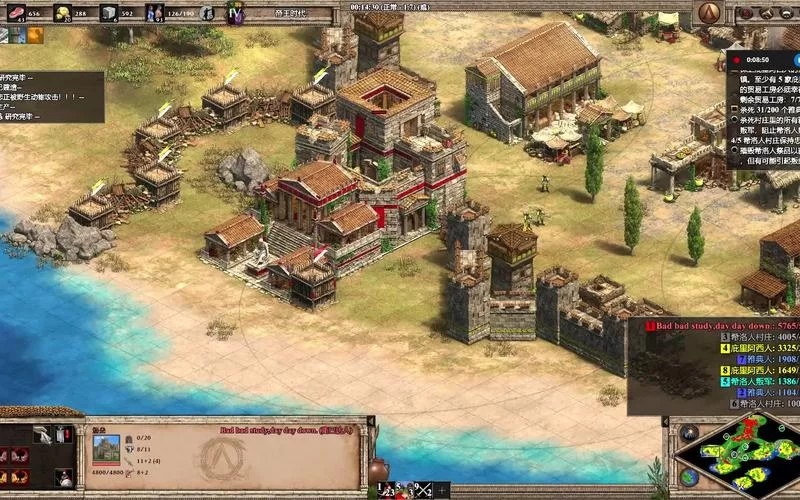Select the population villagers icon
This screenshot has width=800, height=500.
pos(155,13)
